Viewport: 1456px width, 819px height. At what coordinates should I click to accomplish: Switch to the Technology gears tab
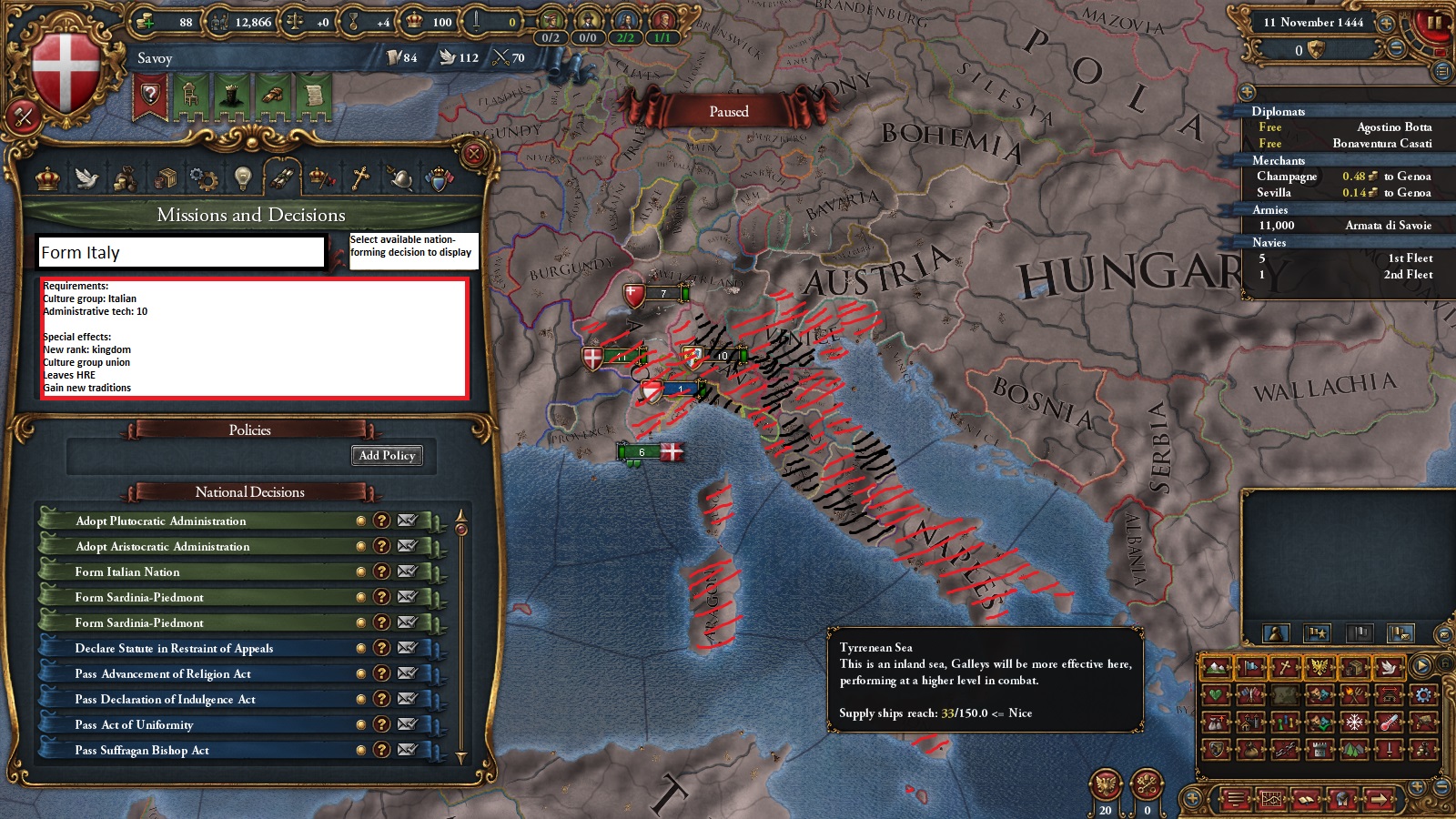[203, 179]
